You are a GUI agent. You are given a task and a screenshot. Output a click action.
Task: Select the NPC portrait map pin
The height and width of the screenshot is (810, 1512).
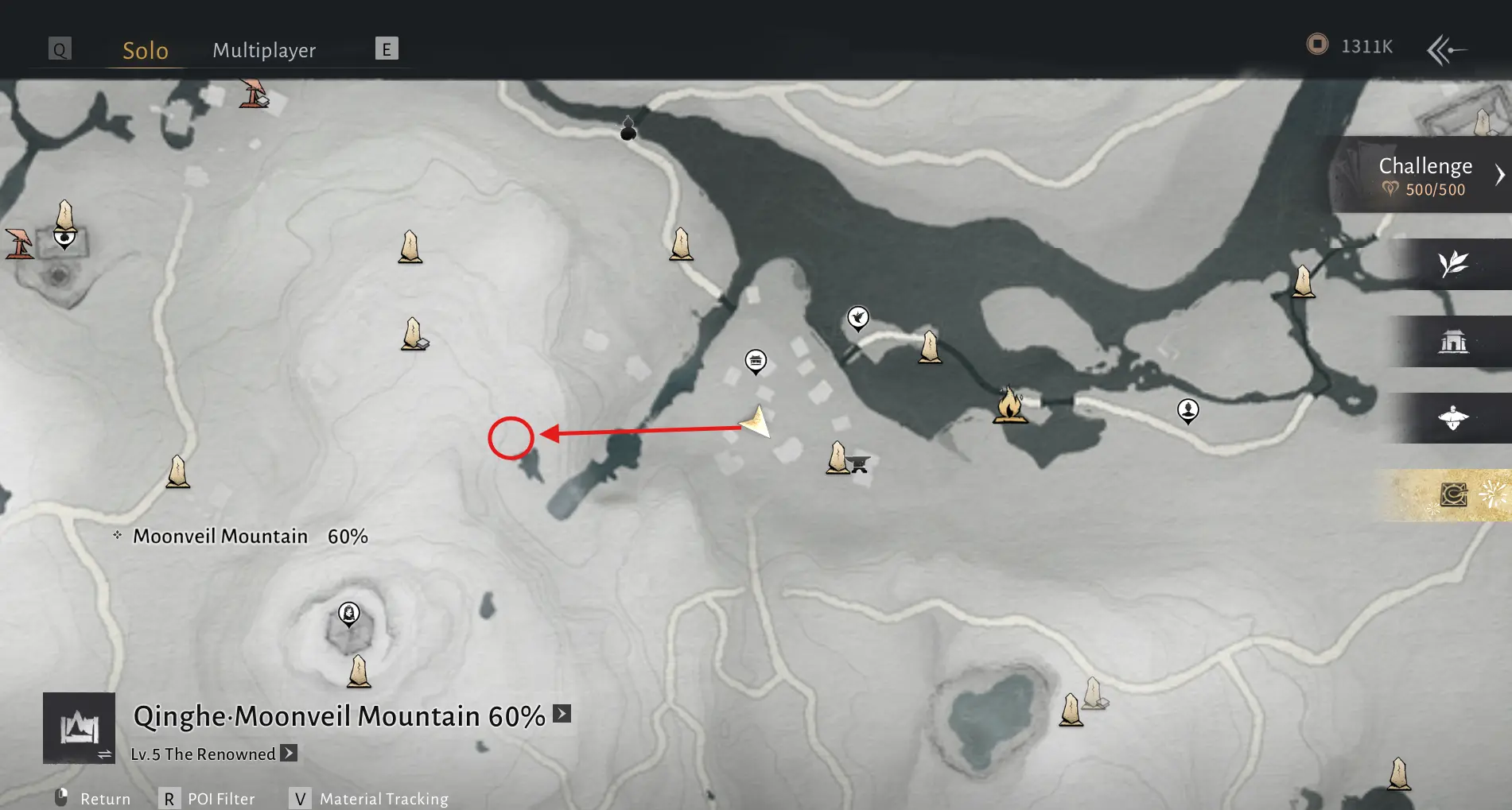pyautogui.click(x=1187, y=410)
